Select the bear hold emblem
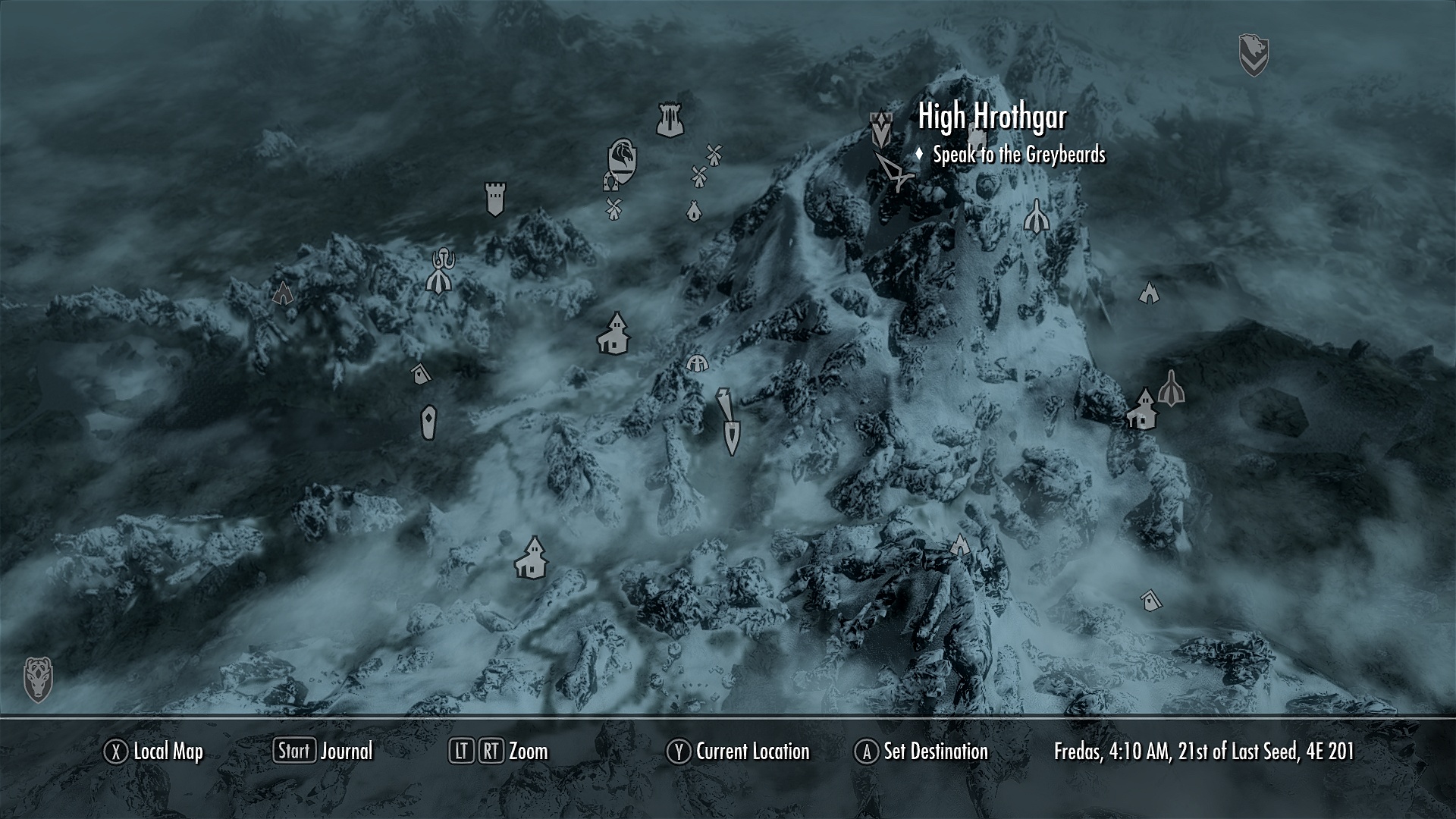 point(1254,55)
